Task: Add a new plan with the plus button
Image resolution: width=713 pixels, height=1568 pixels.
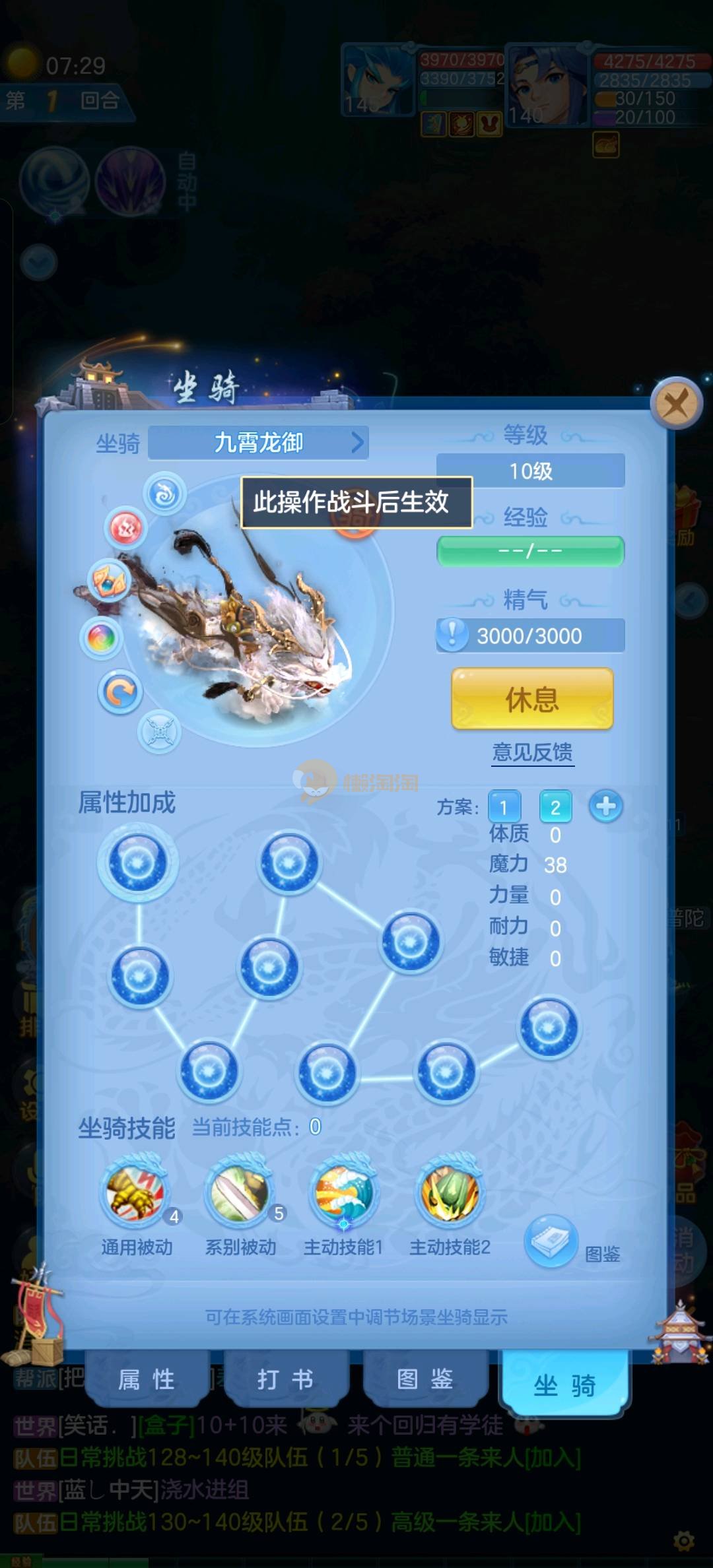Action: point(605,806)
